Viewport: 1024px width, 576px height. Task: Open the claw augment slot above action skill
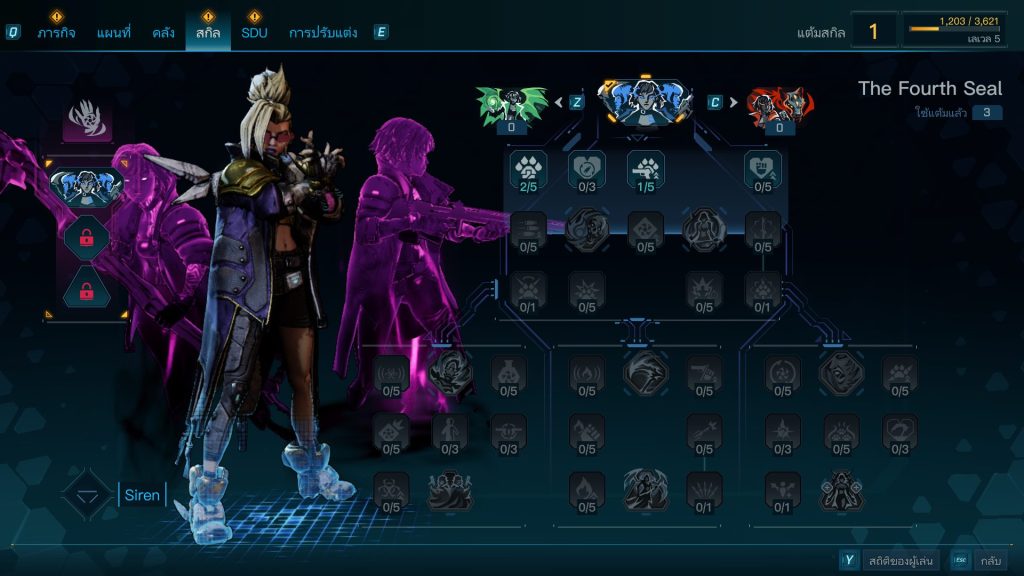pos(87,119)
